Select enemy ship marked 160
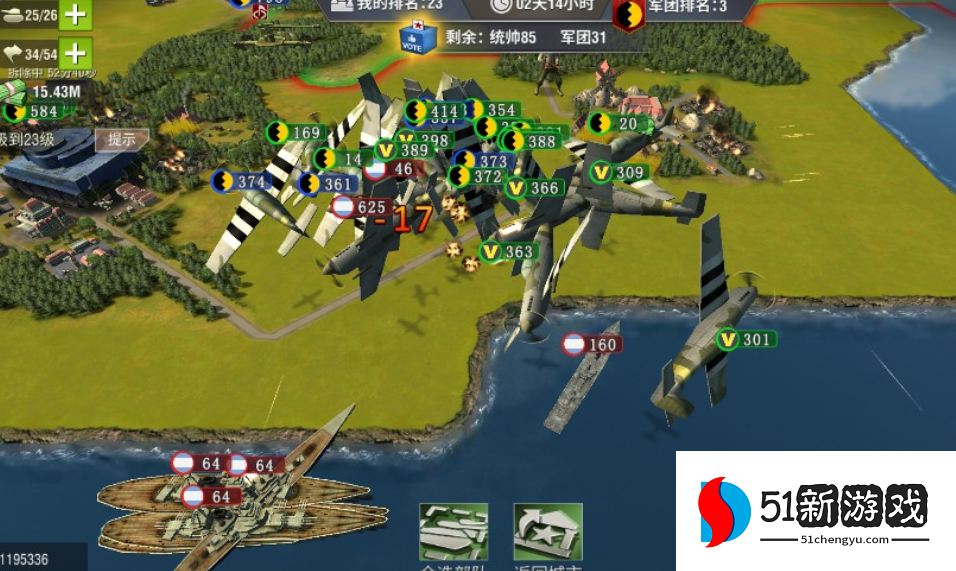The image size is (956, 571). coord(590,345)
